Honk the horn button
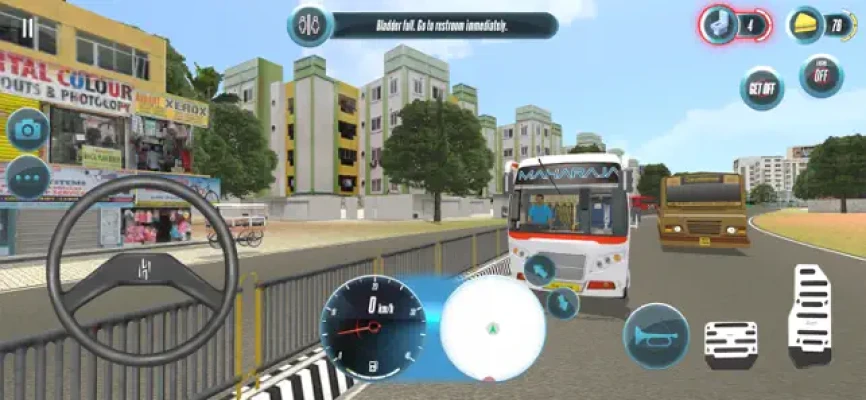The height and width of the screenshot is (400, 866). pyautogui.click(x=655, y=336)
